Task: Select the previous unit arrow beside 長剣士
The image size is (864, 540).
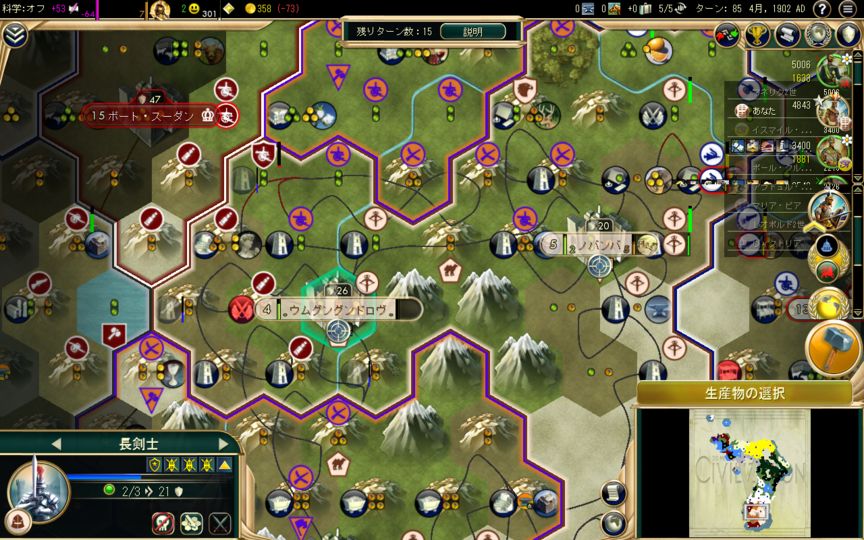Action: click(57, 443)
